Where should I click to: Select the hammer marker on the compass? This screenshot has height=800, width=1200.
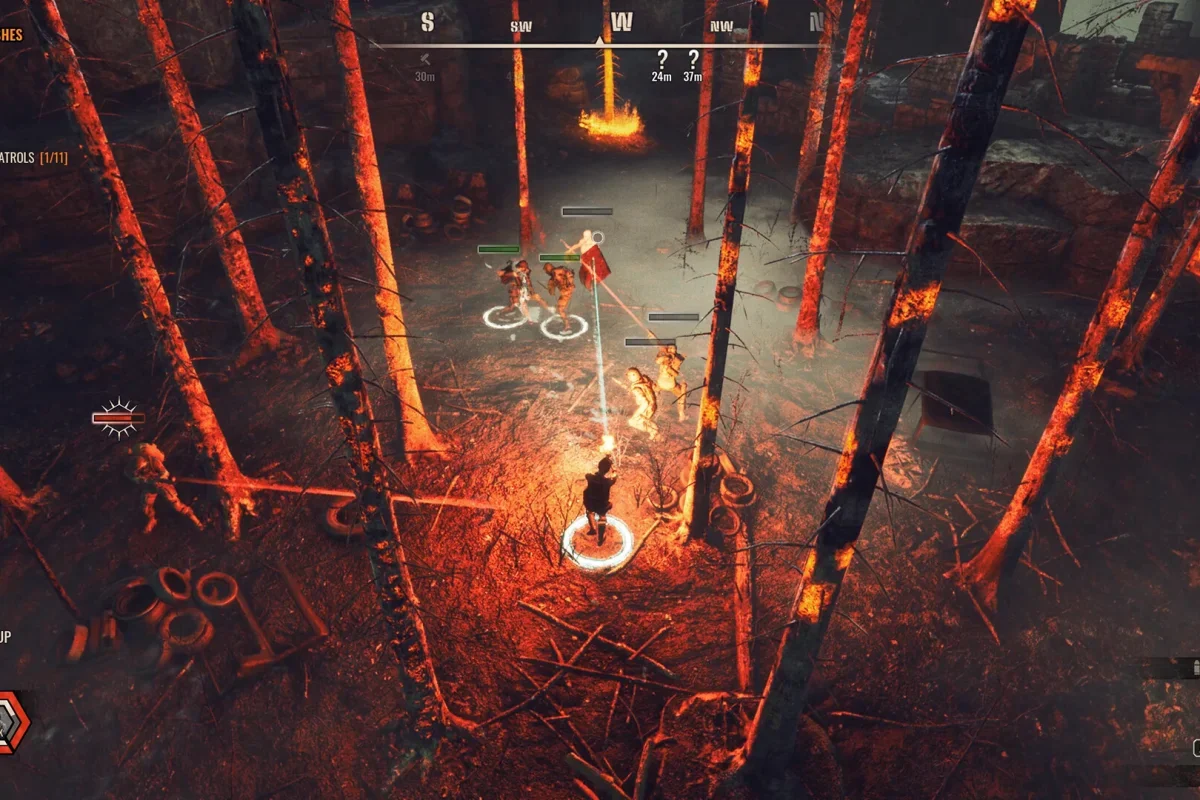click(x=425, y=59)
